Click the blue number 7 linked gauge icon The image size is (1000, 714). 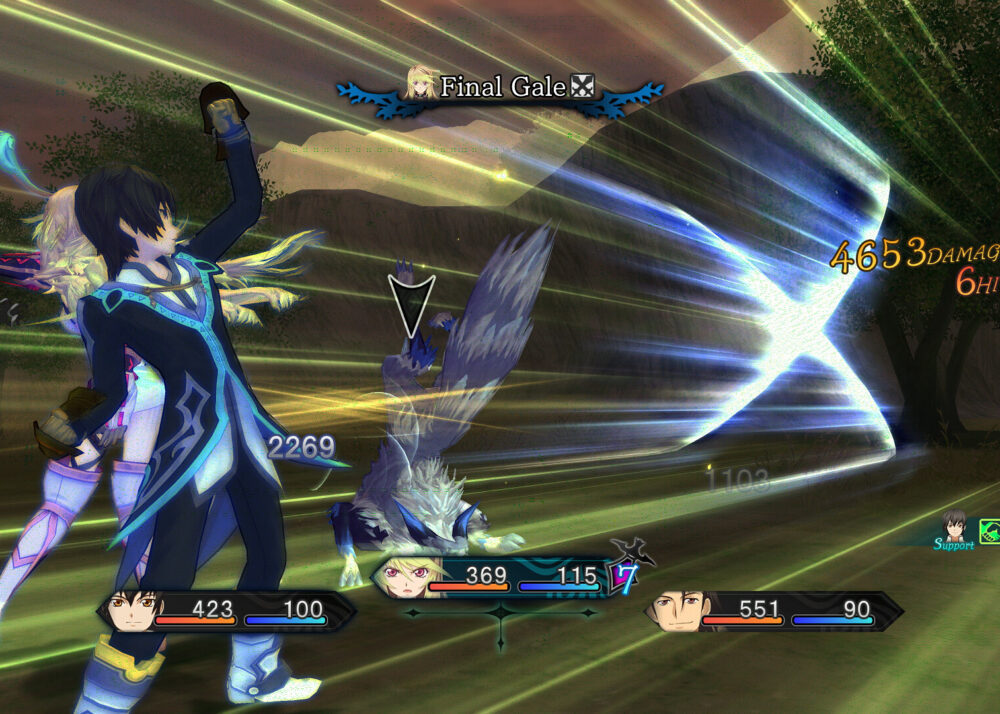(624, 576)
